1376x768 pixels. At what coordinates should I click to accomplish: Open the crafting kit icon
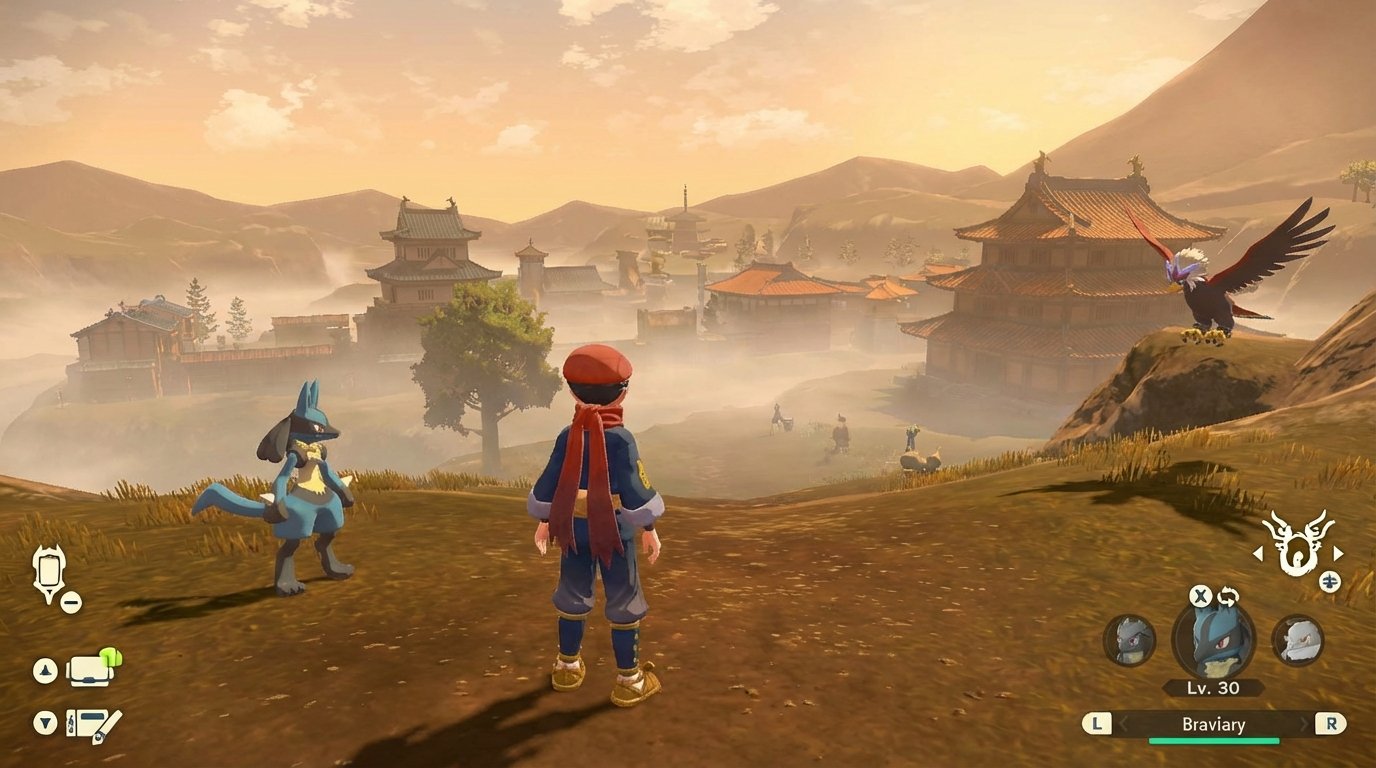[90, 723]
